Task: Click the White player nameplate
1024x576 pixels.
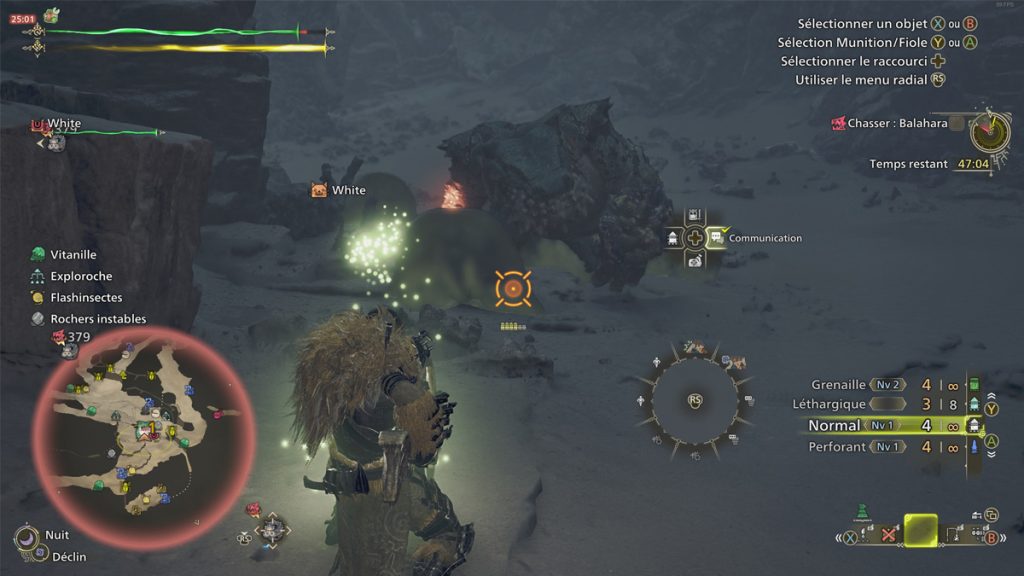Action: pos(347,190)
